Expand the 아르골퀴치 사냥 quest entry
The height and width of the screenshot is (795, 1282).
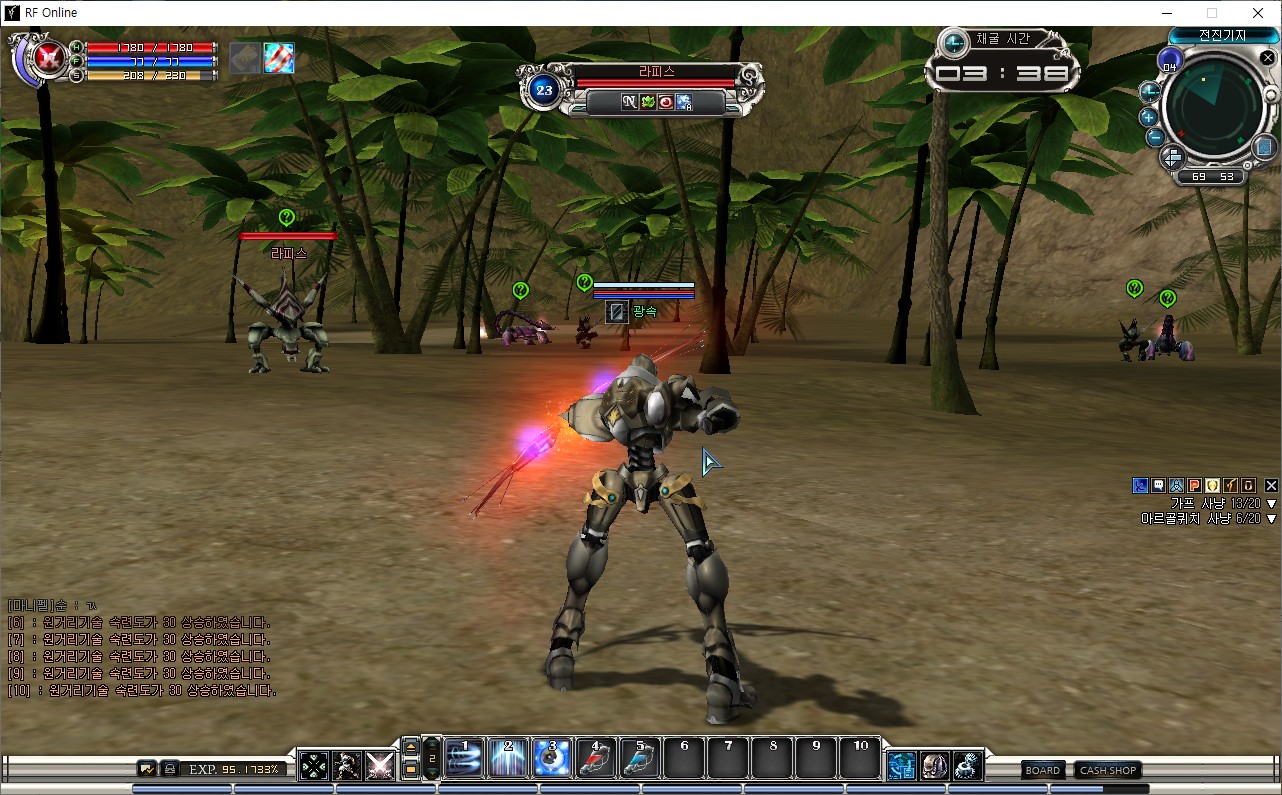1271,519
